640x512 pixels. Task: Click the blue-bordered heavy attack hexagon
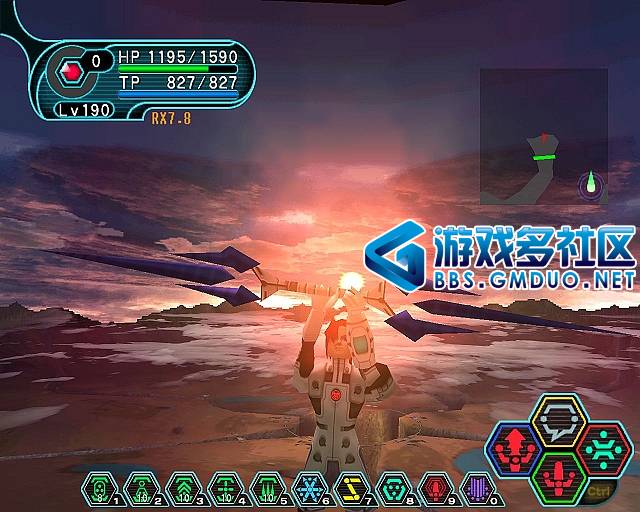[x=513, y=447]
